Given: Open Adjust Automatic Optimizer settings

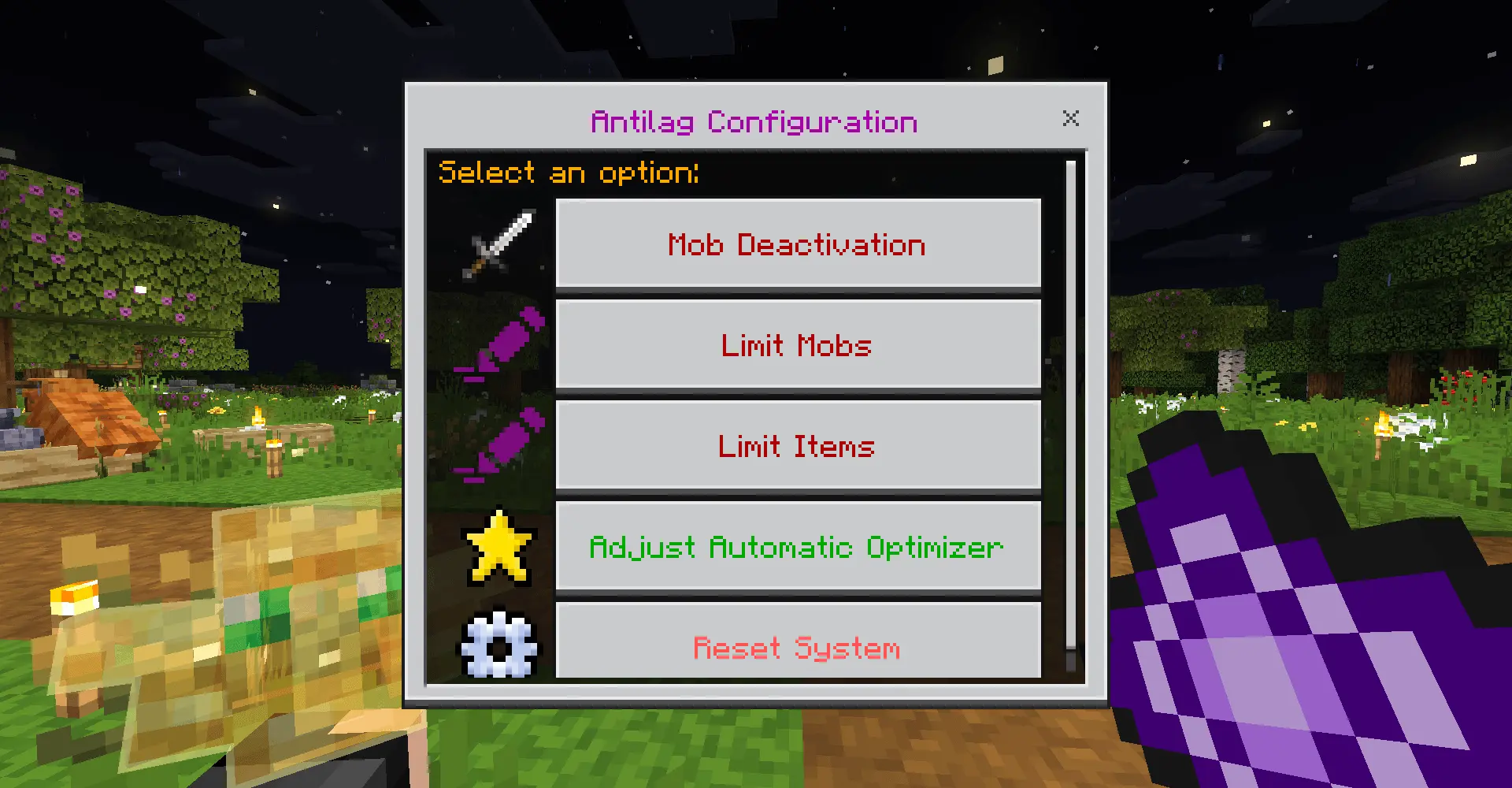Looking at the screenshot, I should (x=798, y=546).
